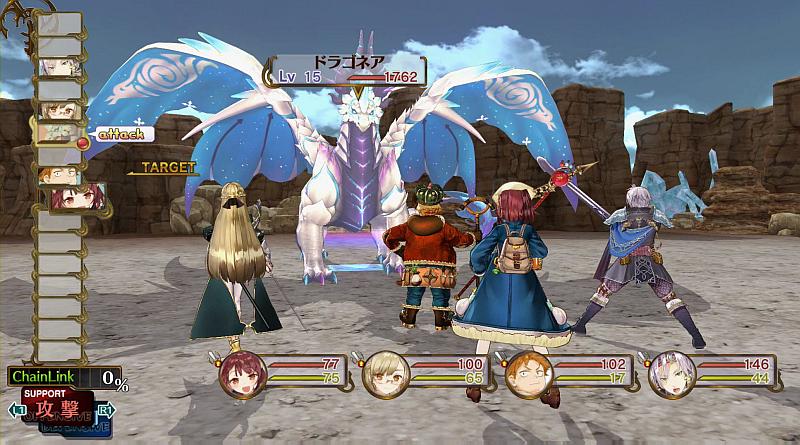Select the red-haired girl's active turn card
Image resolution: width=800 pixels, height=445 pixels.
click(x=67, y=198)
